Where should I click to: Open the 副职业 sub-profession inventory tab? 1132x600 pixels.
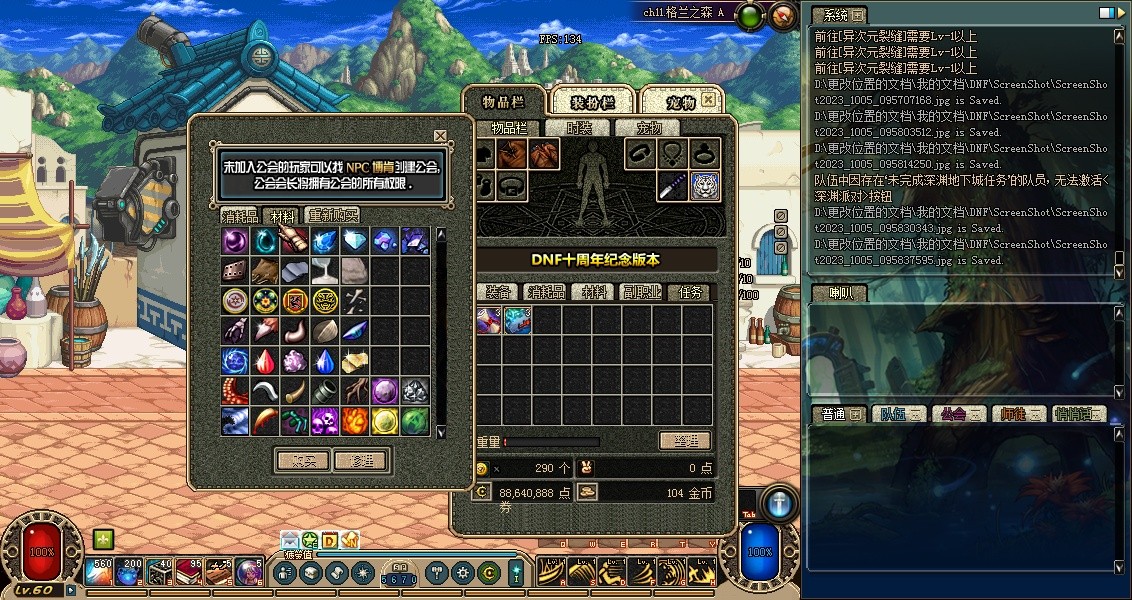(x=643, y=292)
